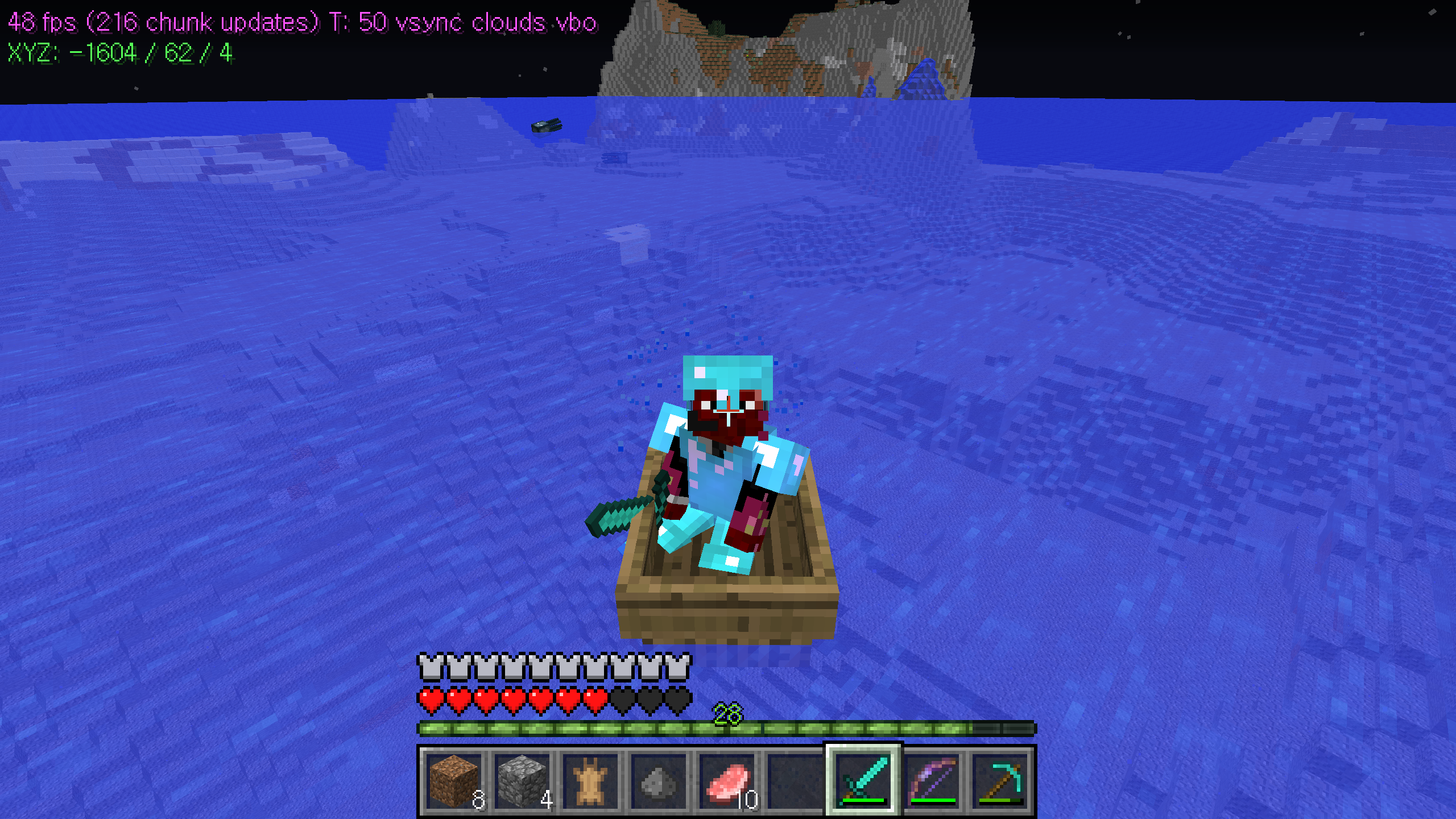Viewport: 1456px width, 819px height.
Task: Choose the cobblestone stack in the hotbar
Action: [522, 781]
